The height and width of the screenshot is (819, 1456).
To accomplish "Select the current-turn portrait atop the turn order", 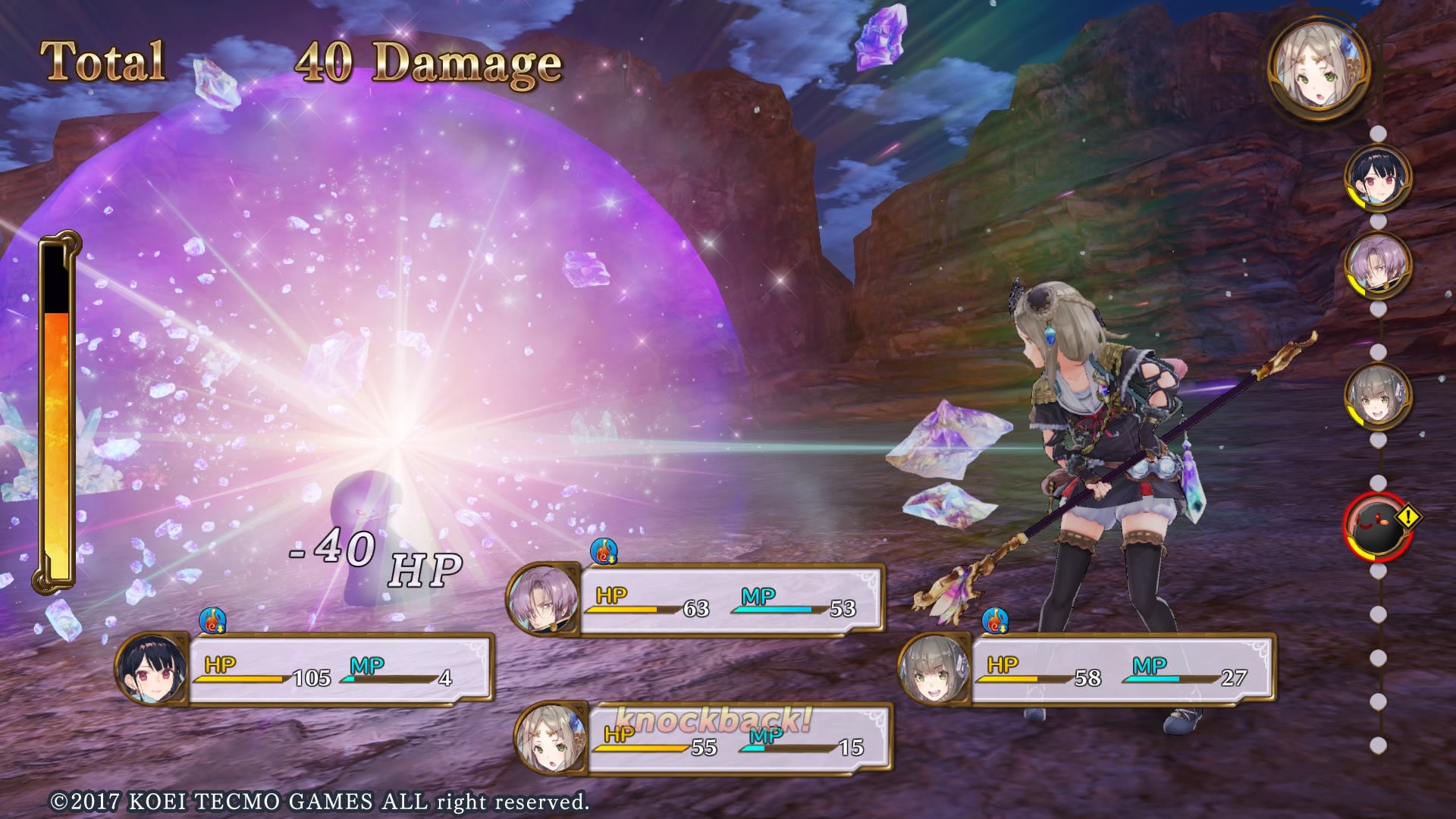I will (x=1320, y=67).
